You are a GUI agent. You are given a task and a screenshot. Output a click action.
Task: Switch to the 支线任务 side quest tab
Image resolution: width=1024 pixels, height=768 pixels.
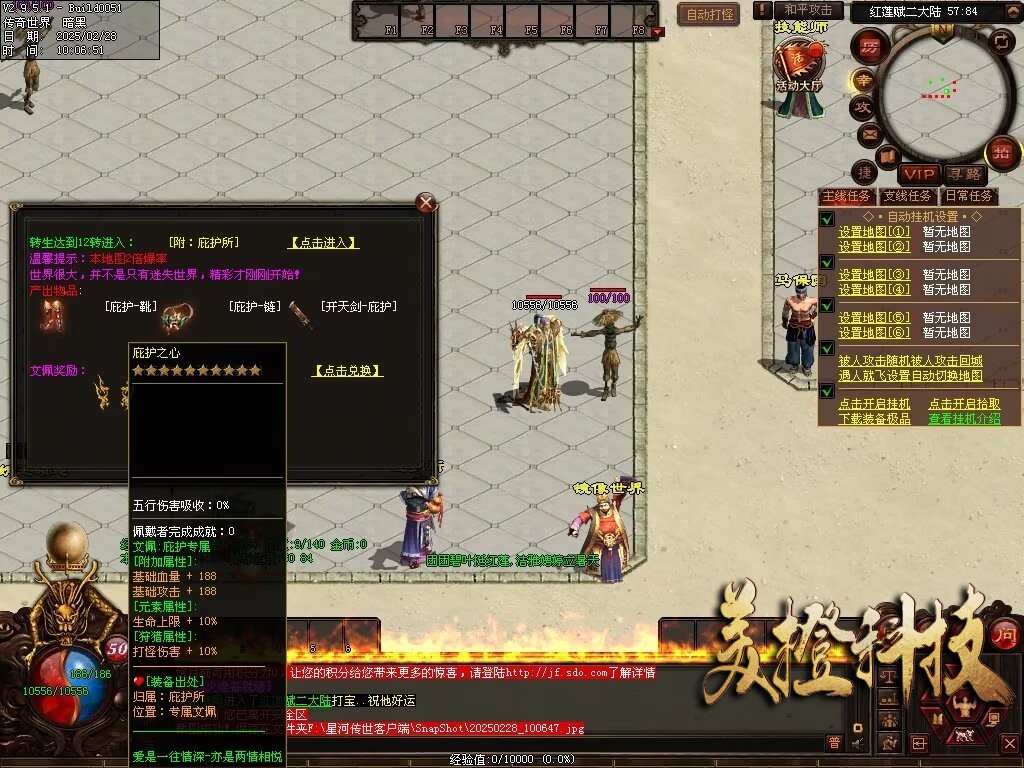pyautogui.click(x=908, y=196)
